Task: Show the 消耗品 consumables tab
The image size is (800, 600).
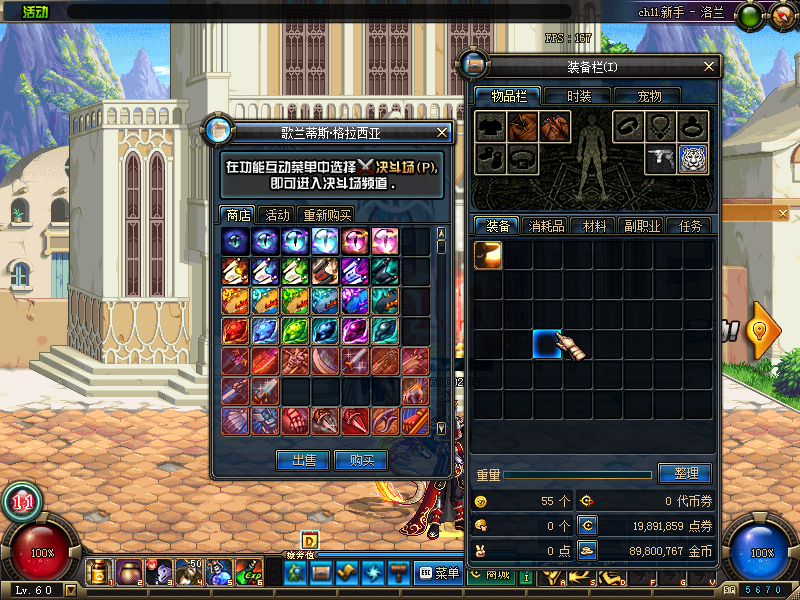Action: tap(546, 226)
